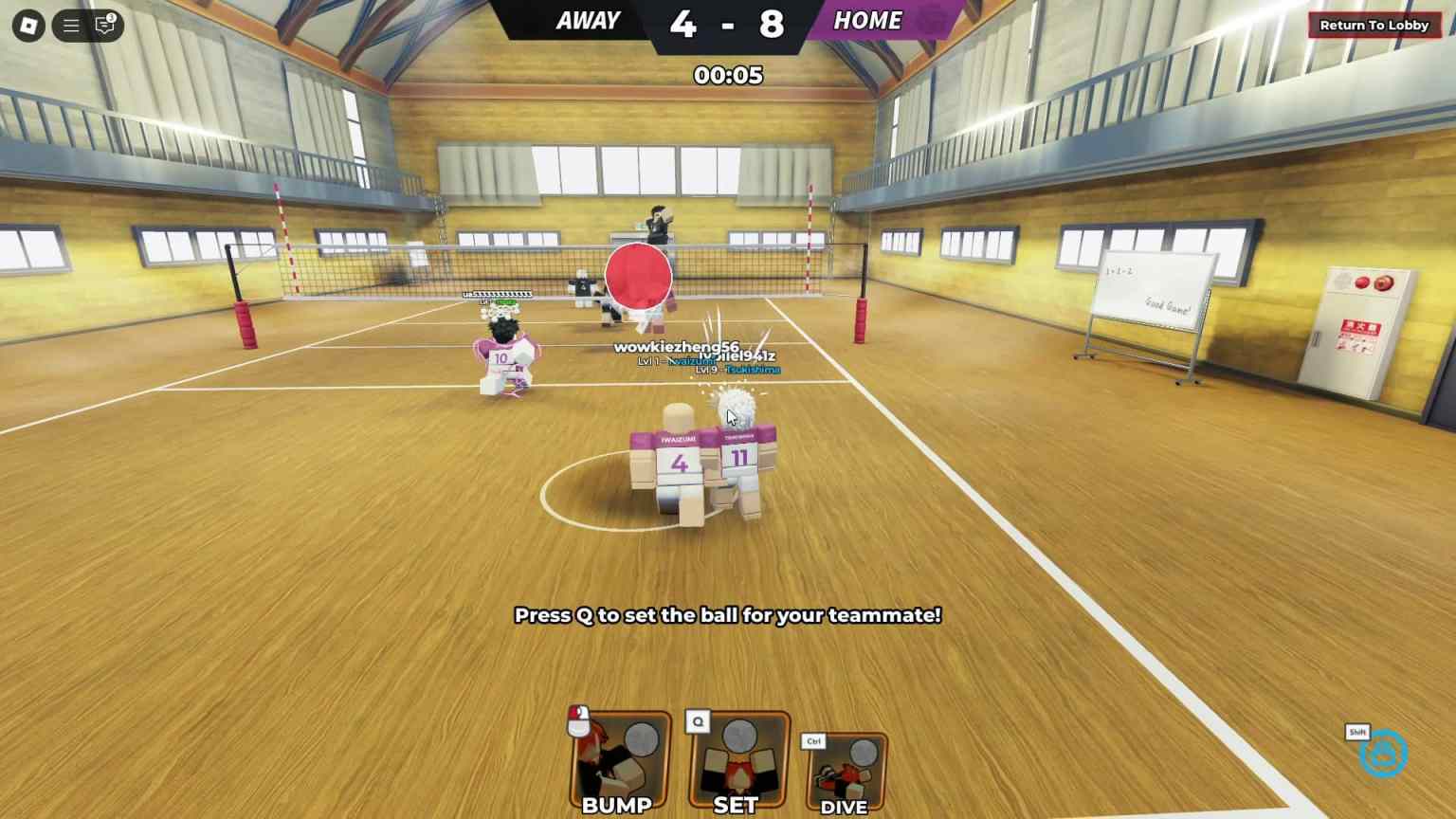Image resolution: width=1456 pixels, height=819 pixels.
Task: Click the Return To Lobby button
Action: tap(1373, 25)
